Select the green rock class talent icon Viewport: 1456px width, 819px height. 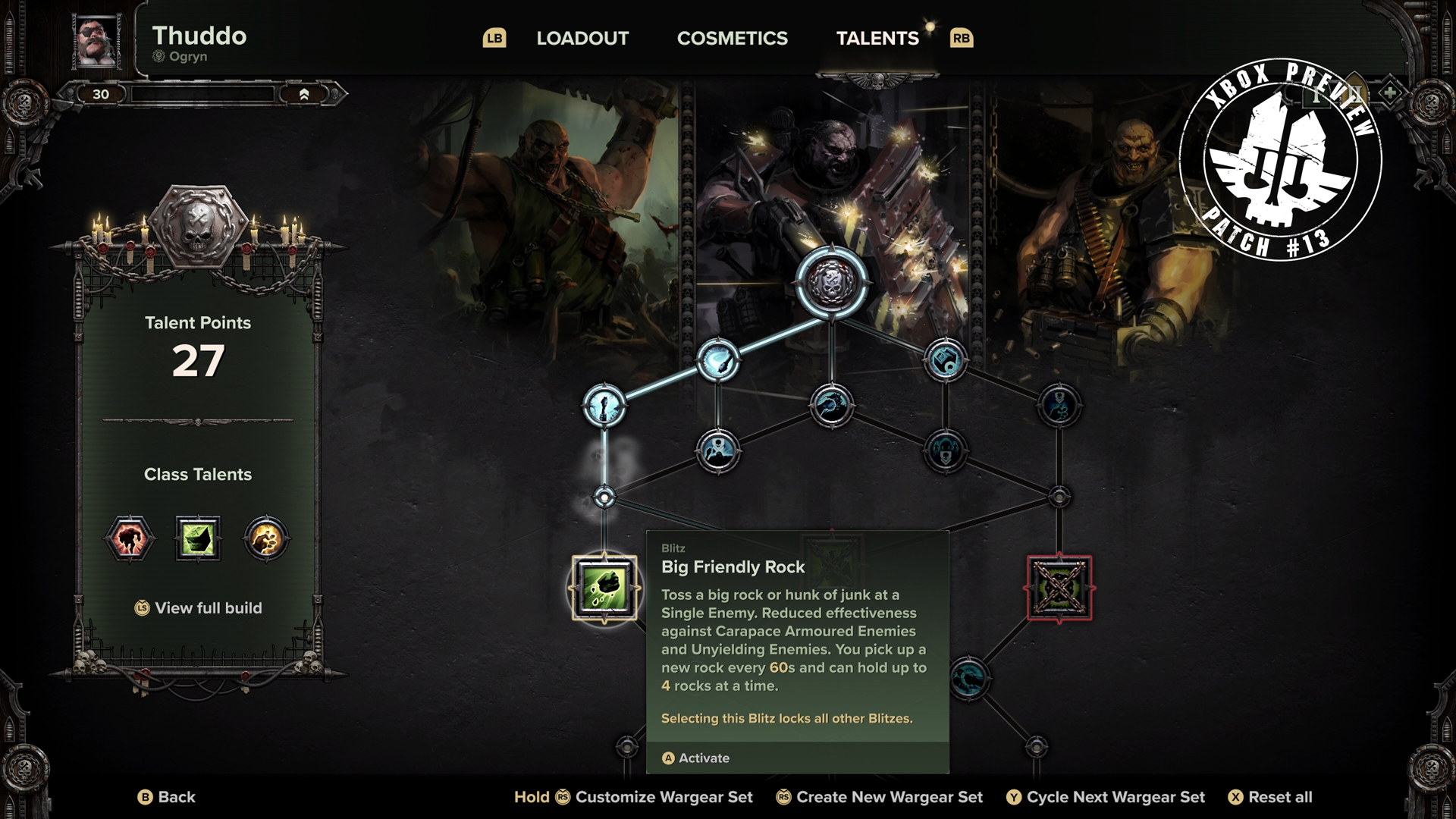[x=198, y=539]
